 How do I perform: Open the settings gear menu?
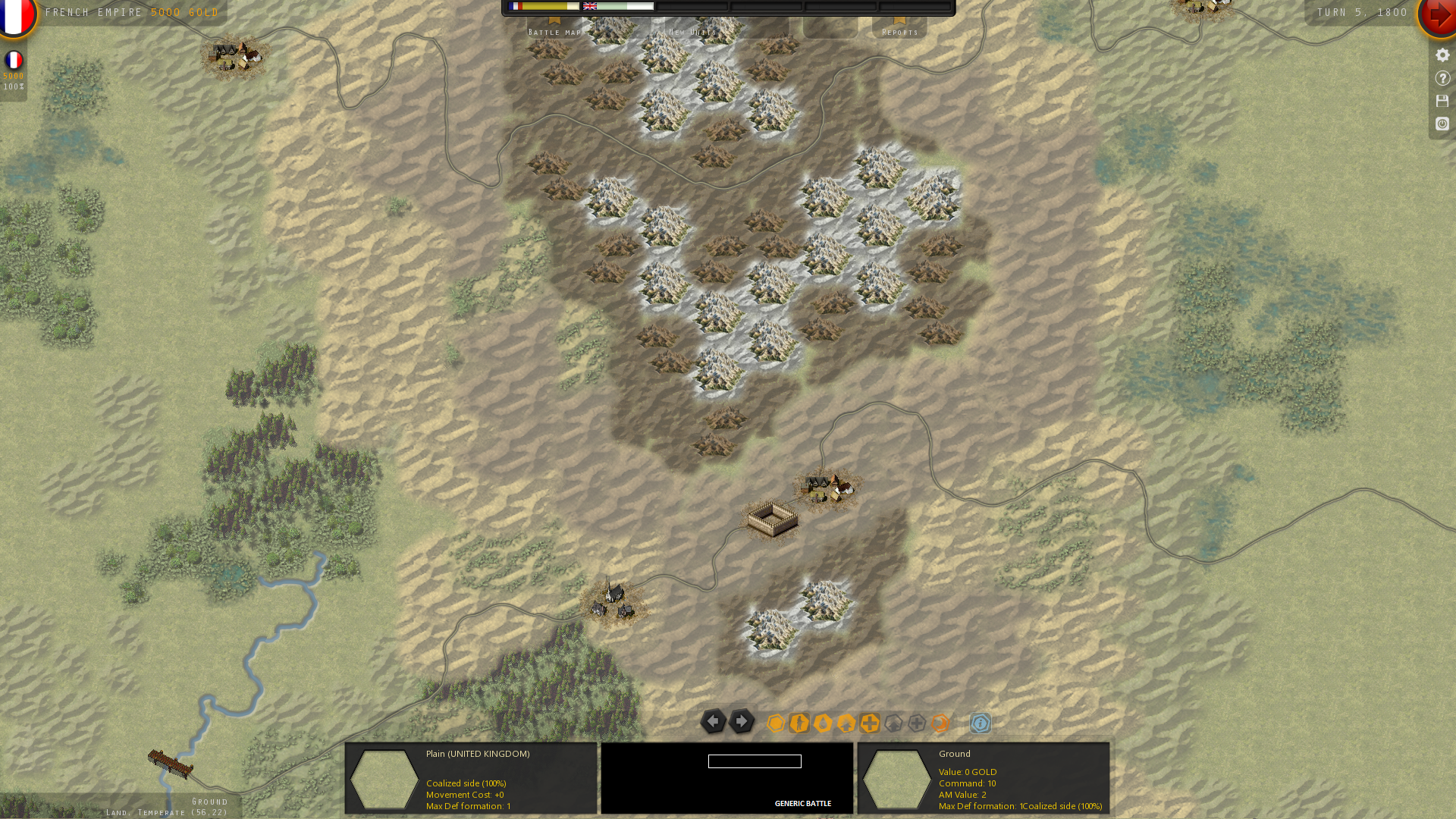point(1442,55)
